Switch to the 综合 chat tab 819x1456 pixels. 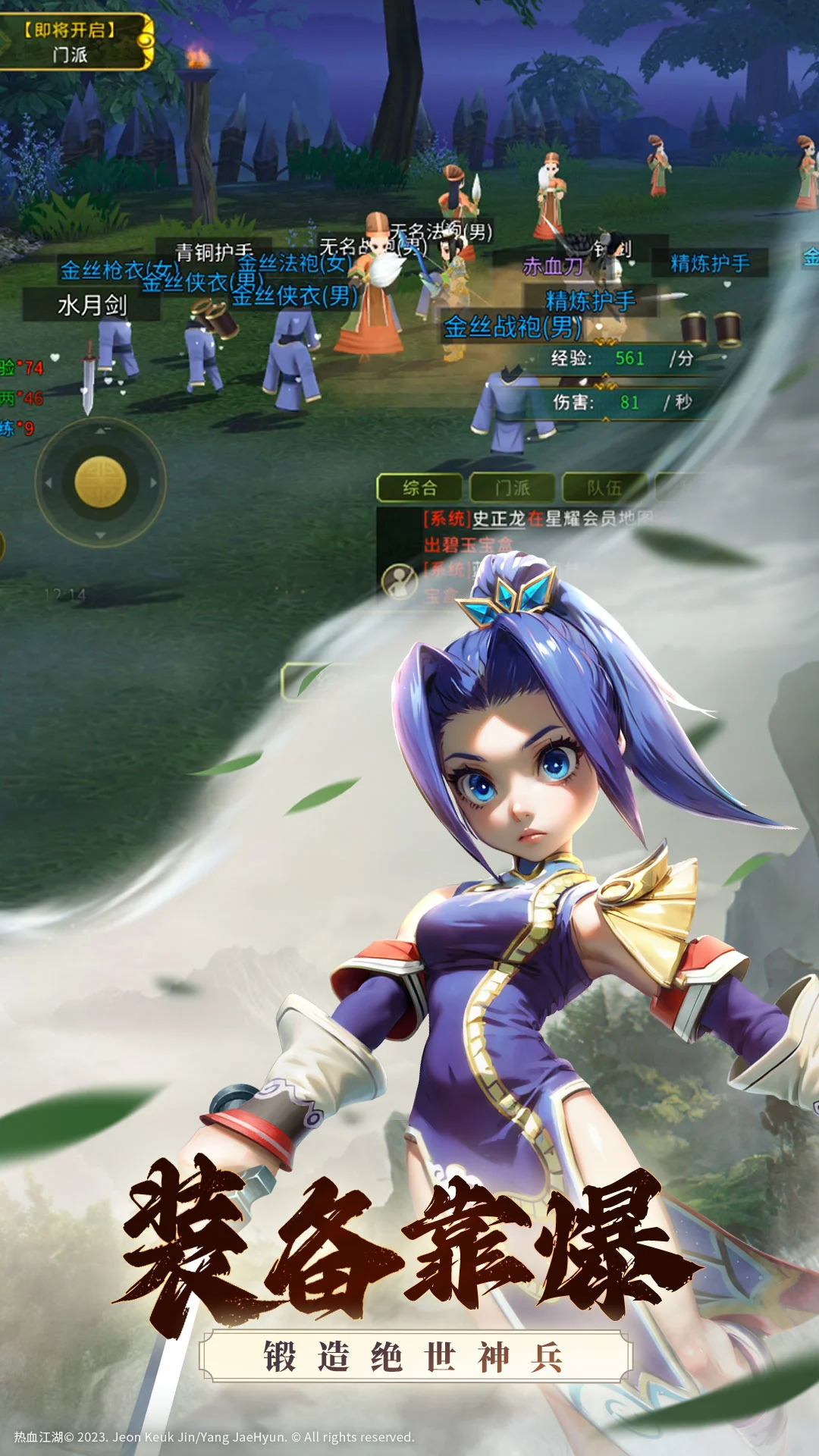(419, 488)
